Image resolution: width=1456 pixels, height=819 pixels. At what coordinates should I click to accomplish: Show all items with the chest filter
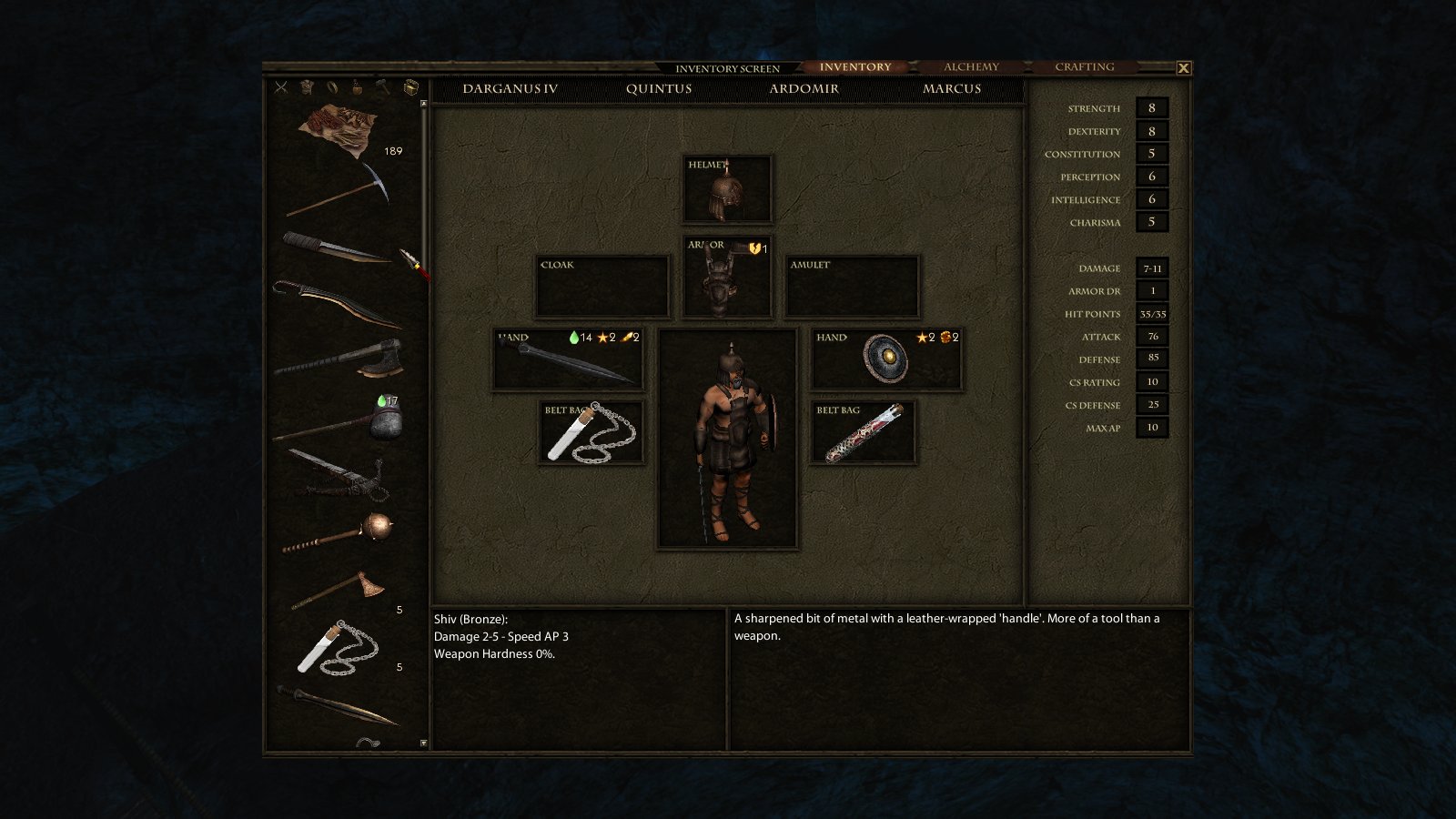click(411, 87)
